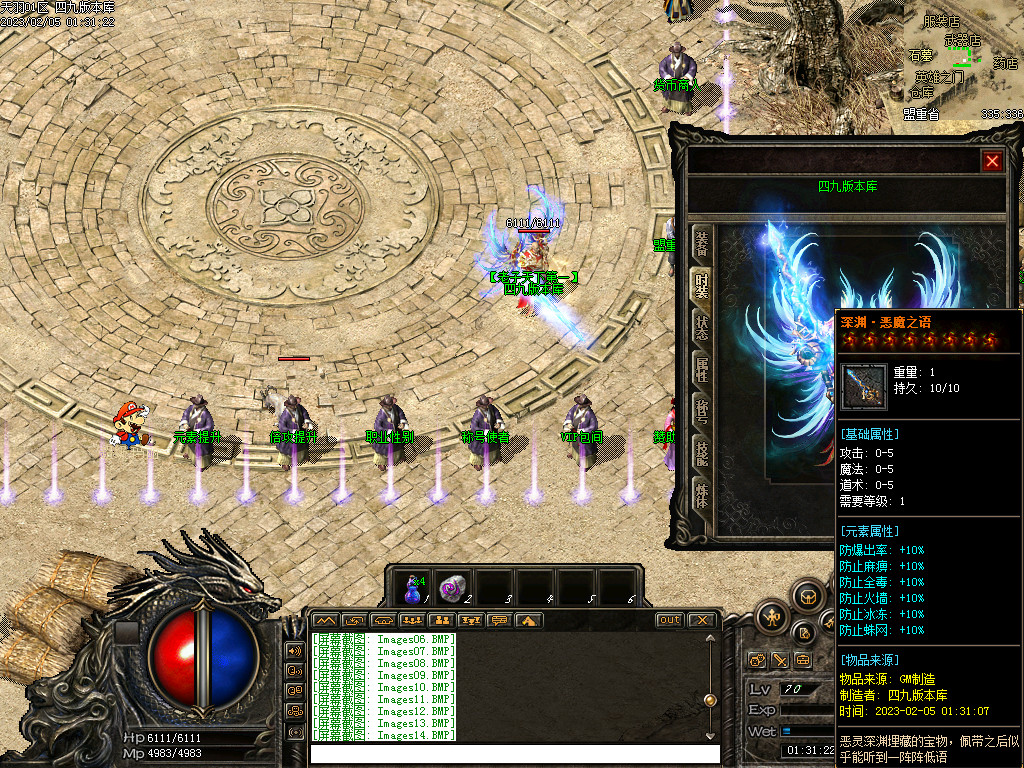
Task: Click the round character figure button
Action: click(x=773, y=617)
